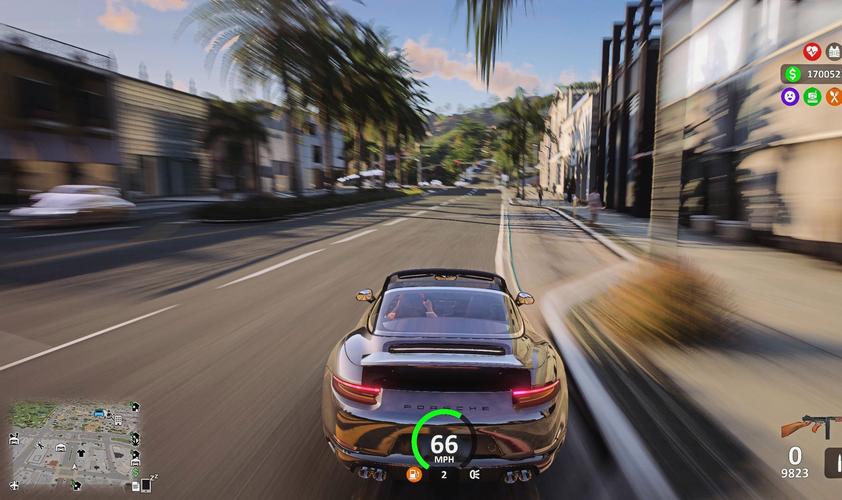Select the black t-shirt clothing store marker
This screenshot has width=842, height=500.
(81, 453)
